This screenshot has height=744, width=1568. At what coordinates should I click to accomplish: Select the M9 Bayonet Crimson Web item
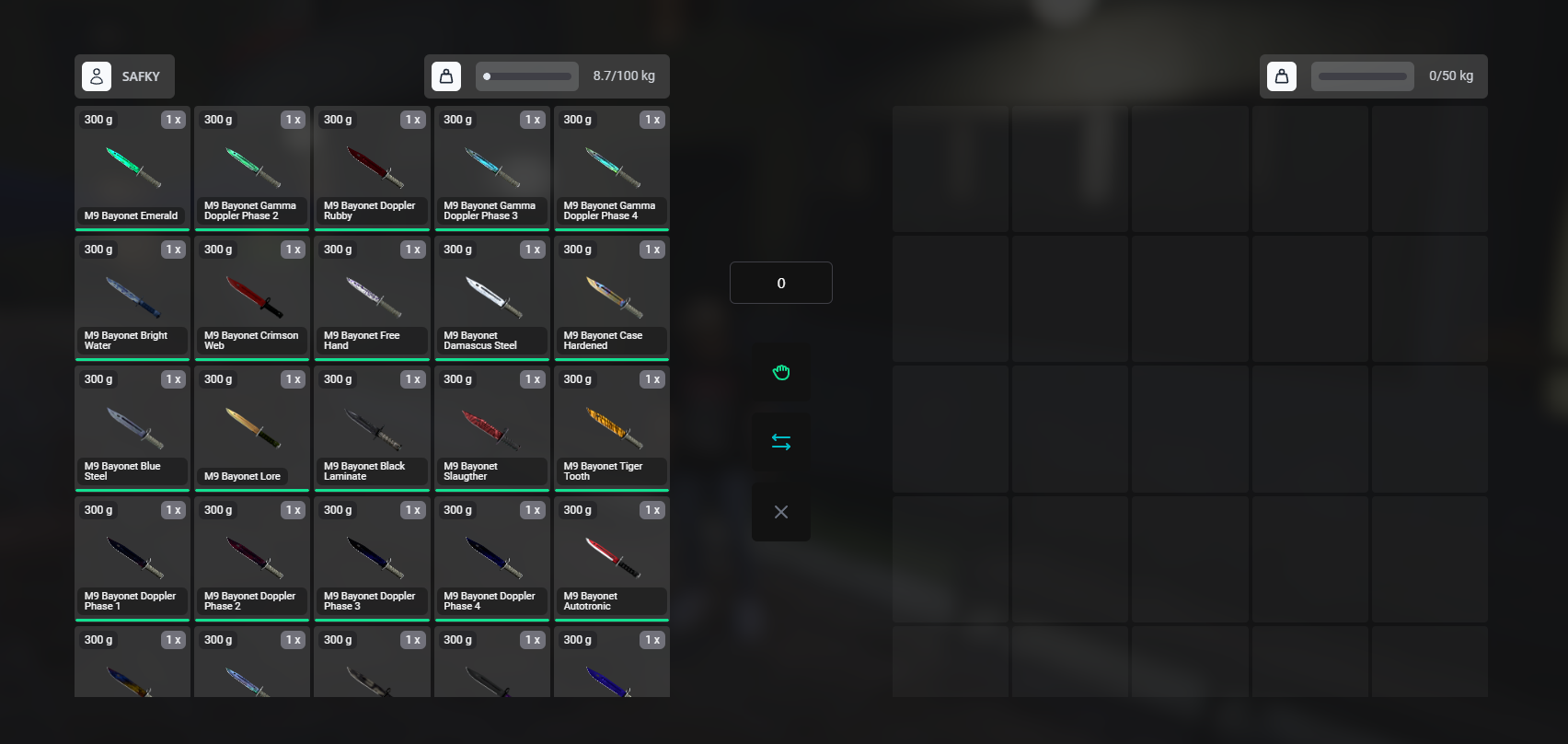tap(252, 297)
